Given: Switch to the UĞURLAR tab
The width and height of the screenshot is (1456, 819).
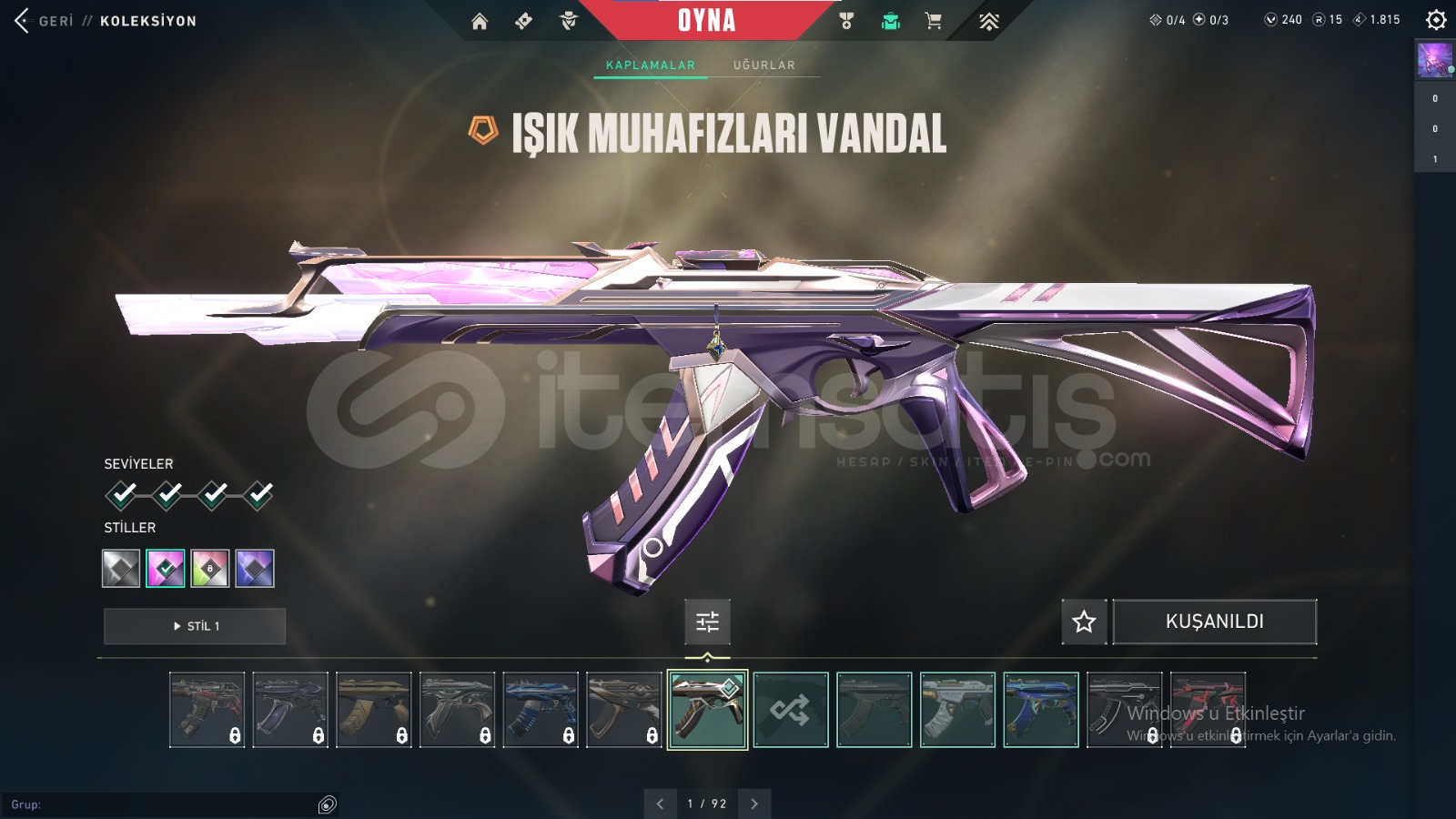Looking at the screenshot, I should point(763,66).
